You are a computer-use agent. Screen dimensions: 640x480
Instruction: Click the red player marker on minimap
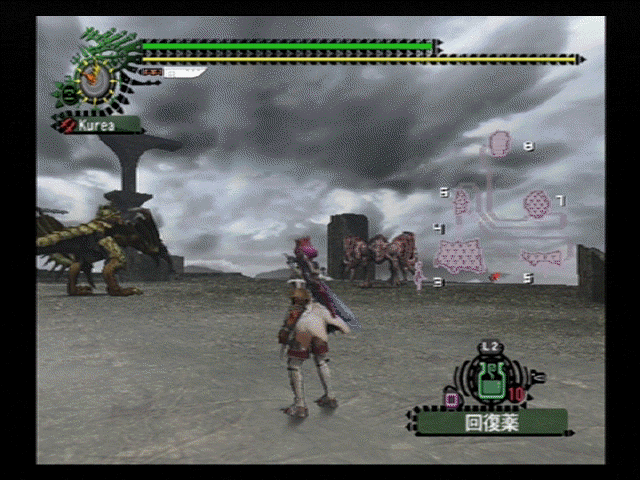pos(494,276)
